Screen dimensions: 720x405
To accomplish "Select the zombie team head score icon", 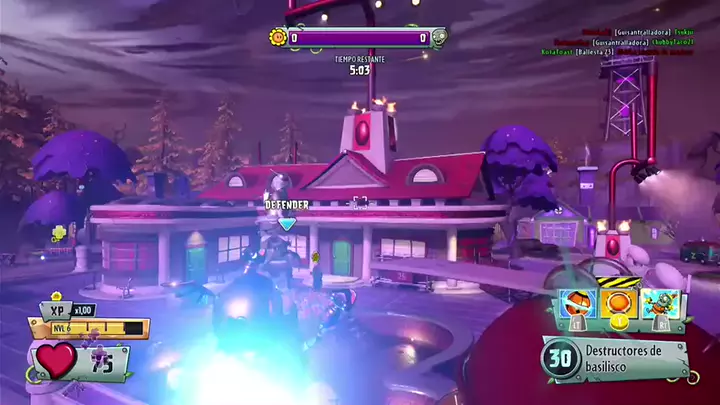I will coord(438,38).
